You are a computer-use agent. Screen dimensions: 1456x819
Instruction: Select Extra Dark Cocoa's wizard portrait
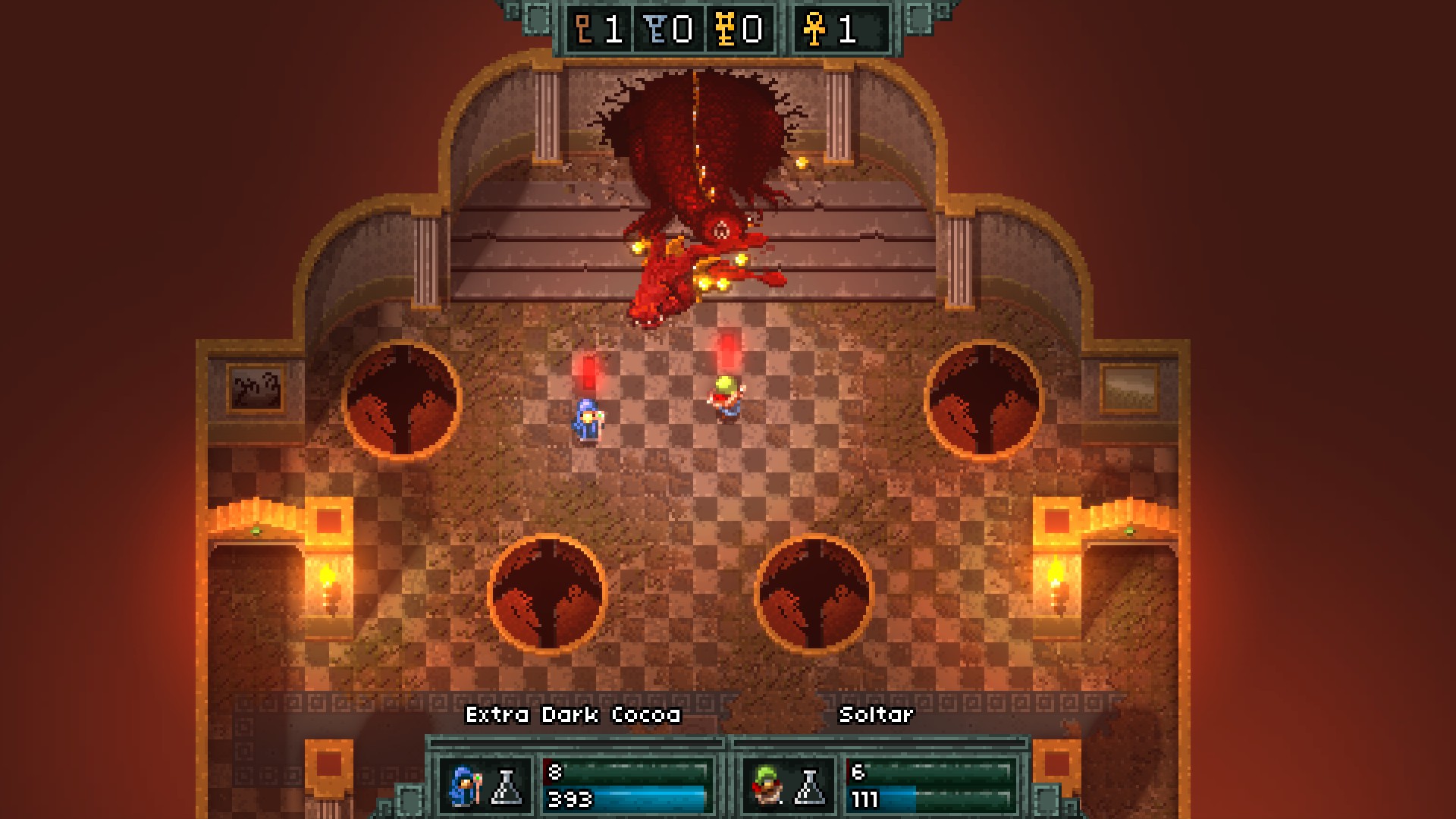click(464, 786)
